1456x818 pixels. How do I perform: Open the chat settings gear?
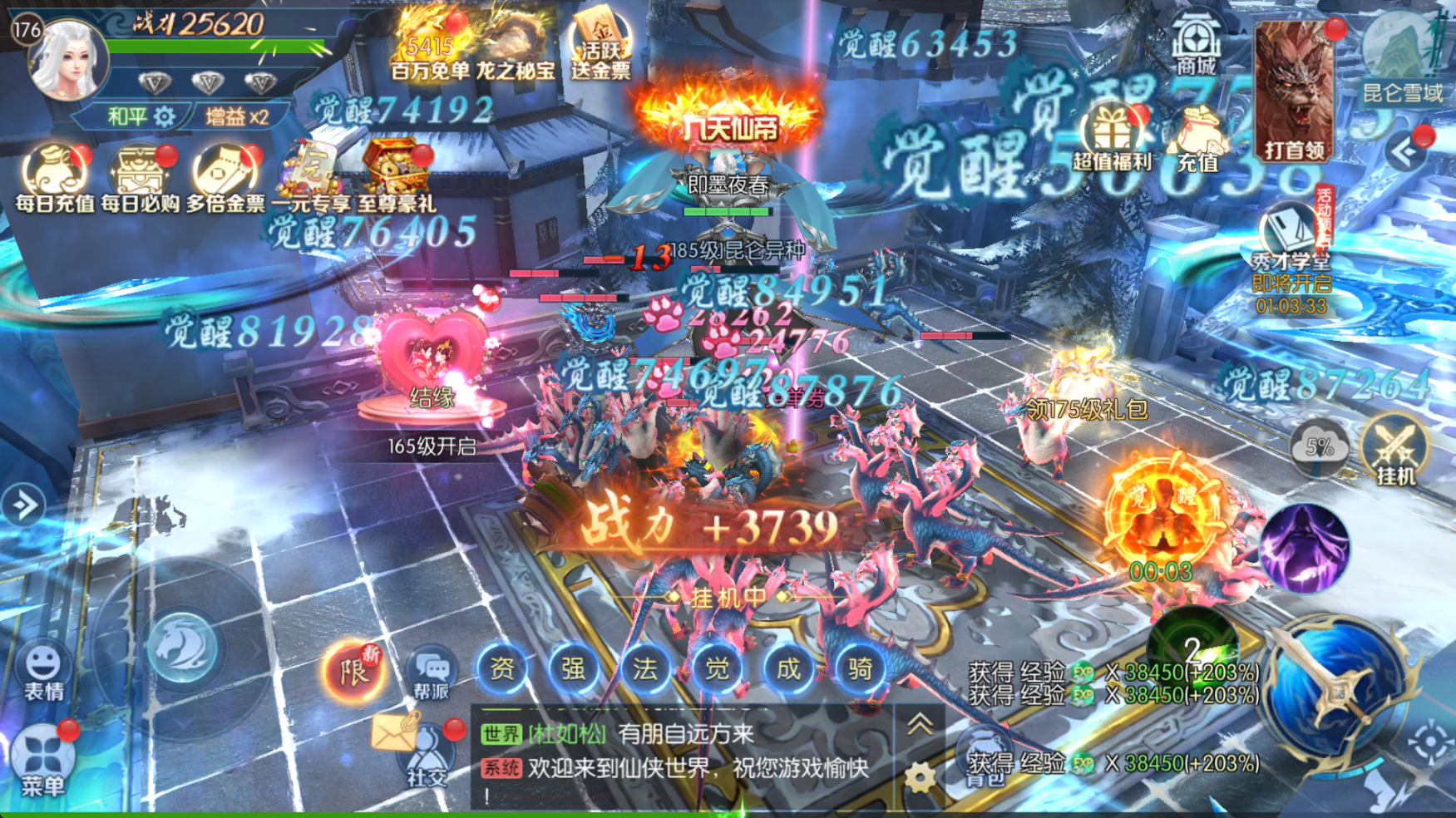pos(919,779)
